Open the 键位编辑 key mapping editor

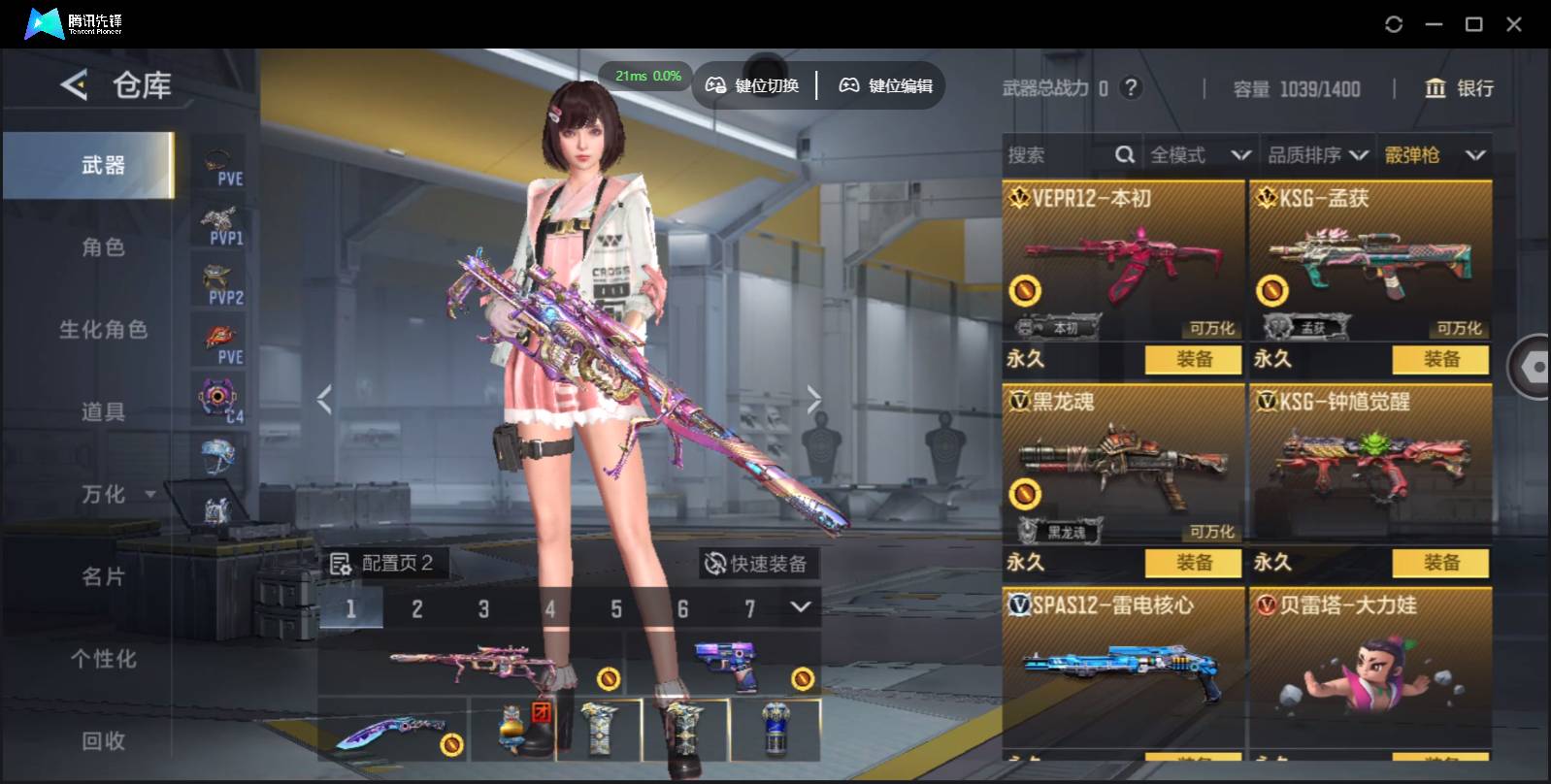click(886, 85)
